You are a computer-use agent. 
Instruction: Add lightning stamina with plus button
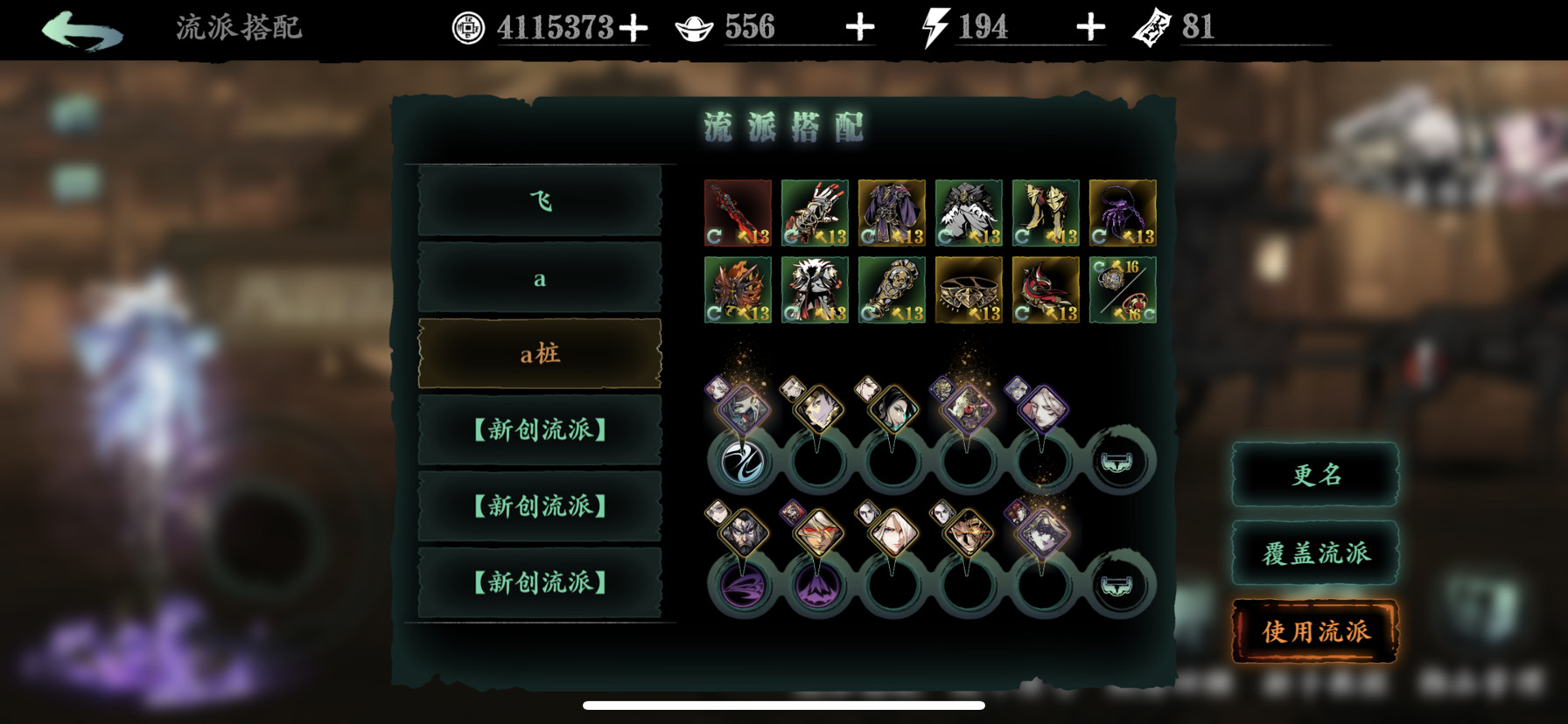point(1090,28)
